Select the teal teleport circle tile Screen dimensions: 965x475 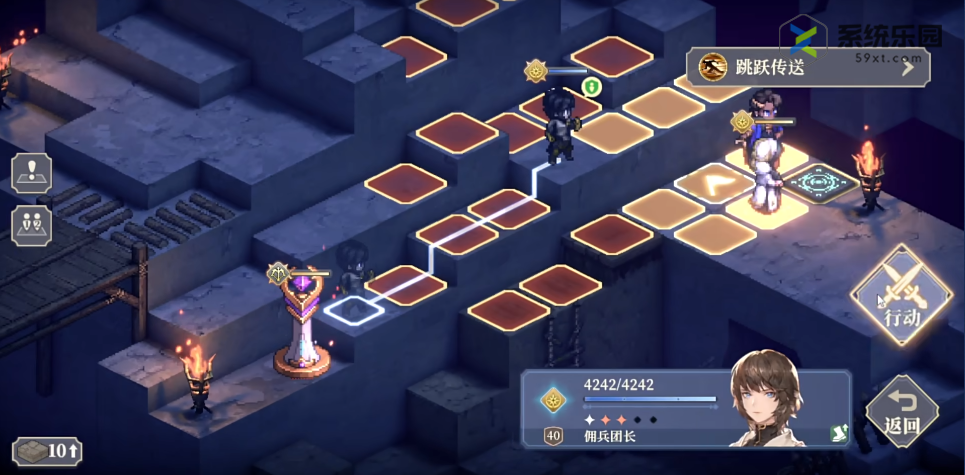pos(820,183)
